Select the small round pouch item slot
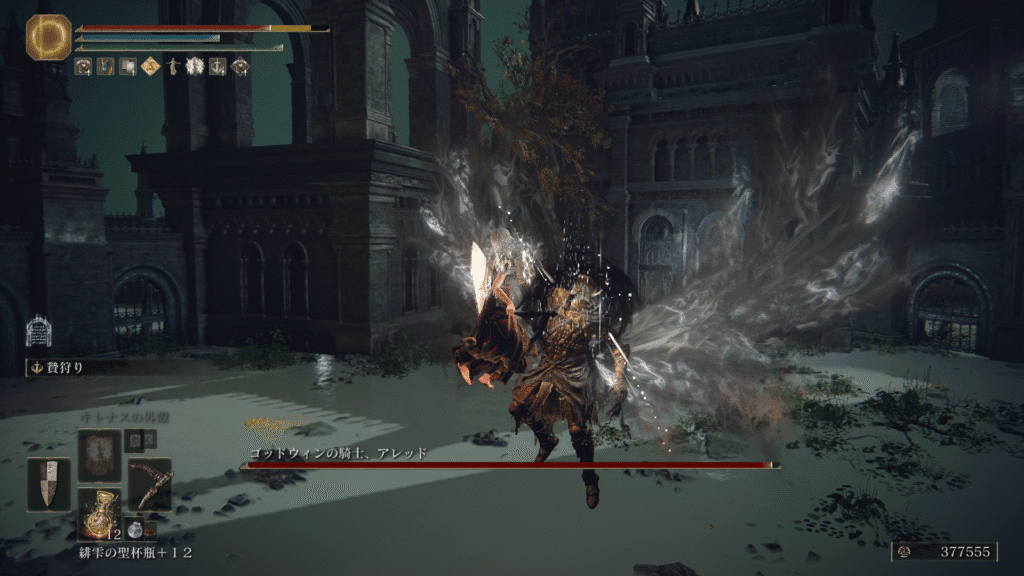 (x=135, y=531)
